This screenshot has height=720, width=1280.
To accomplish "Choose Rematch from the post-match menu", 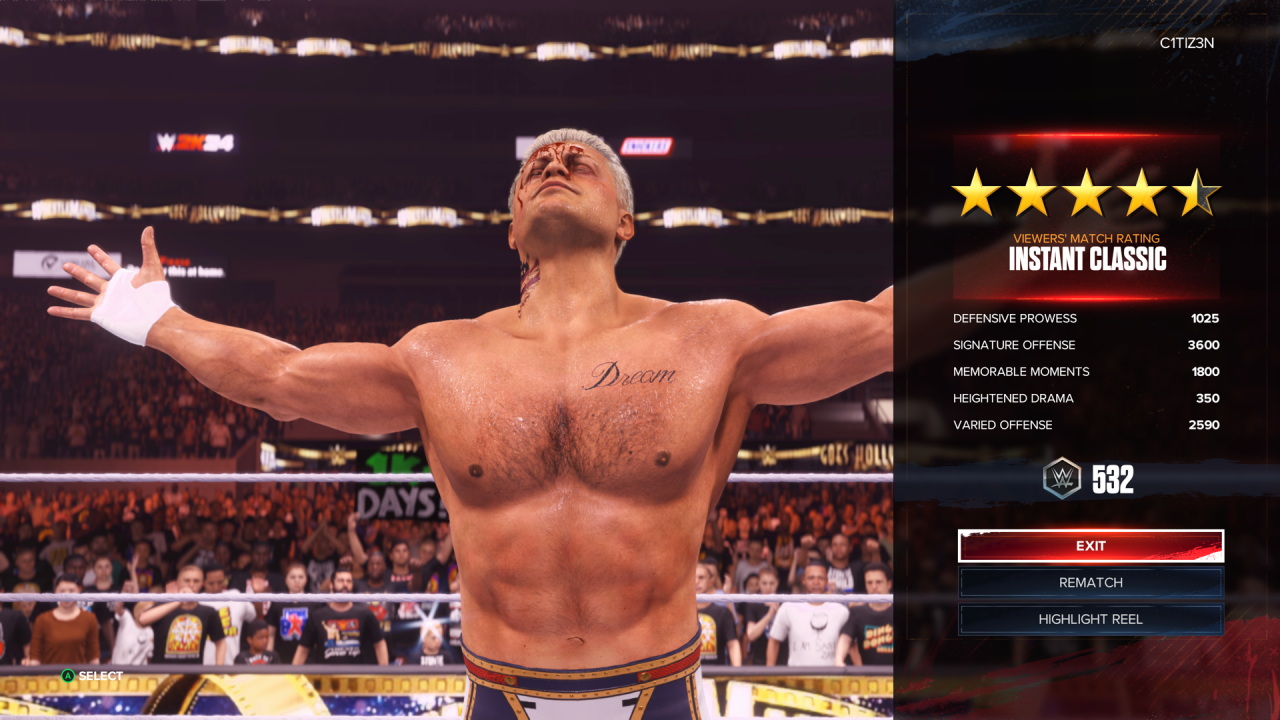I will [x=1090, y=582].
